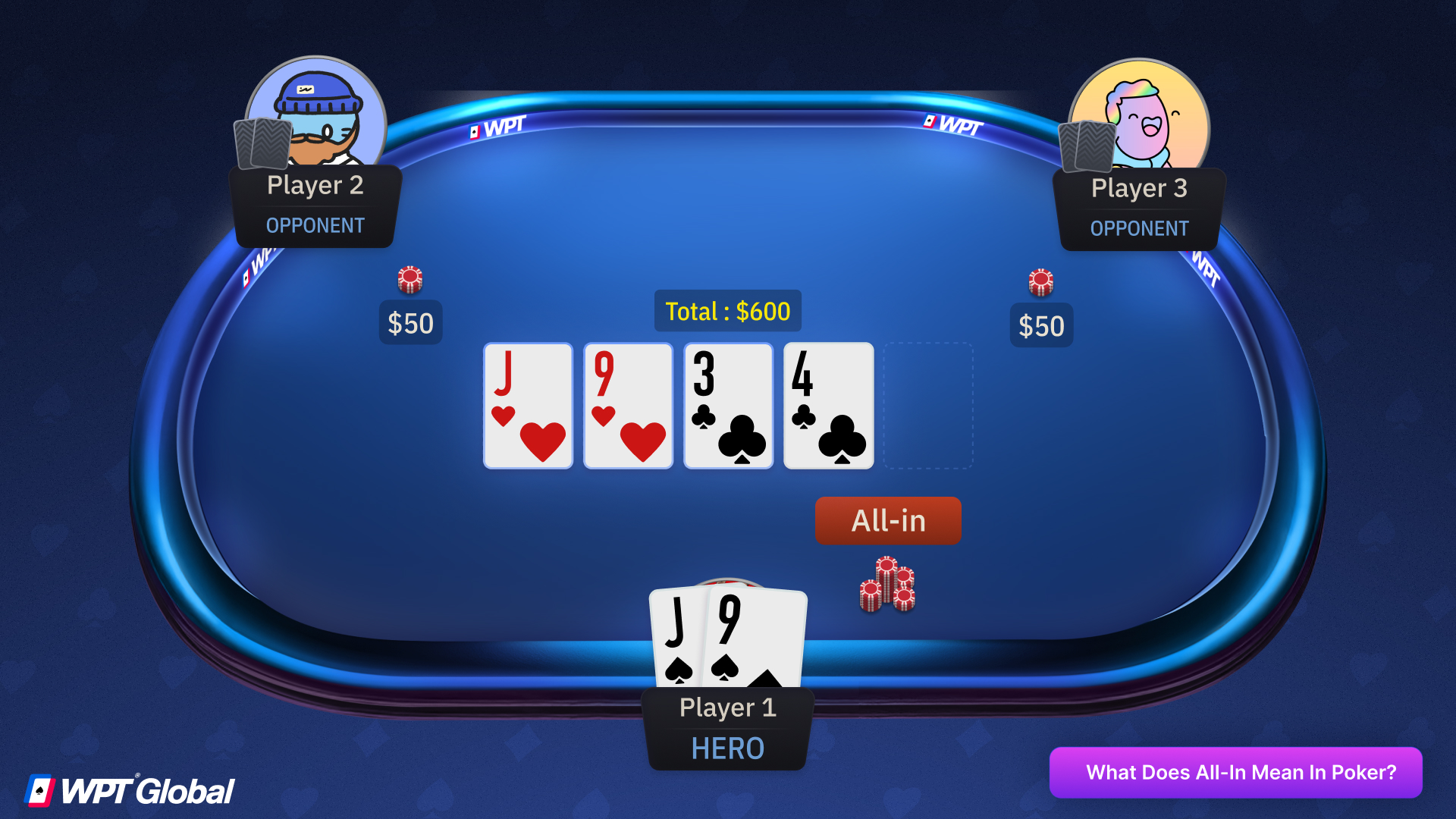Click Player 2's $50 bet amount

click(410, 322)
